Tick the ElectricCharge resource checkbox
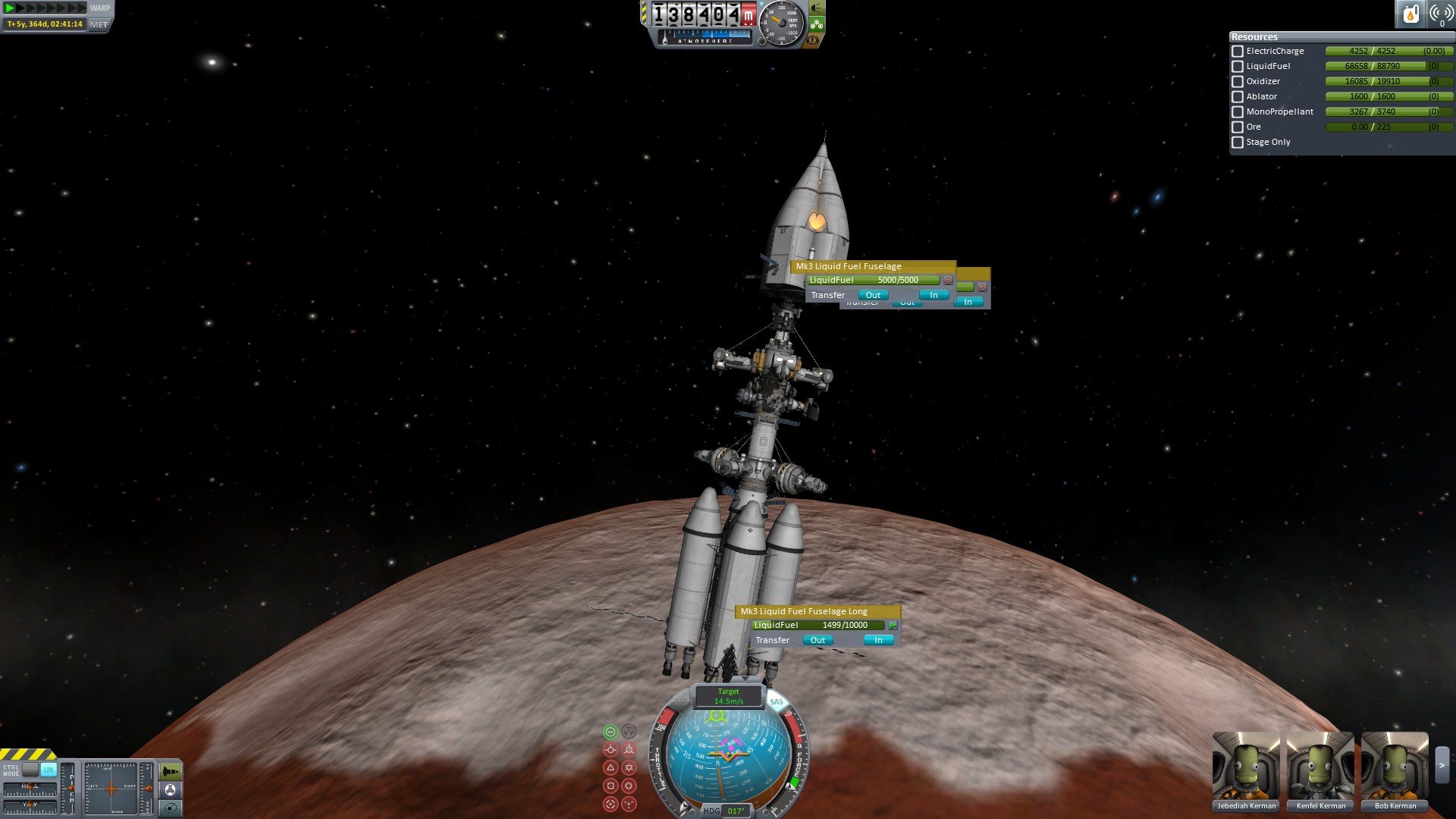The image size is (1456, 819). point(1238,52)
